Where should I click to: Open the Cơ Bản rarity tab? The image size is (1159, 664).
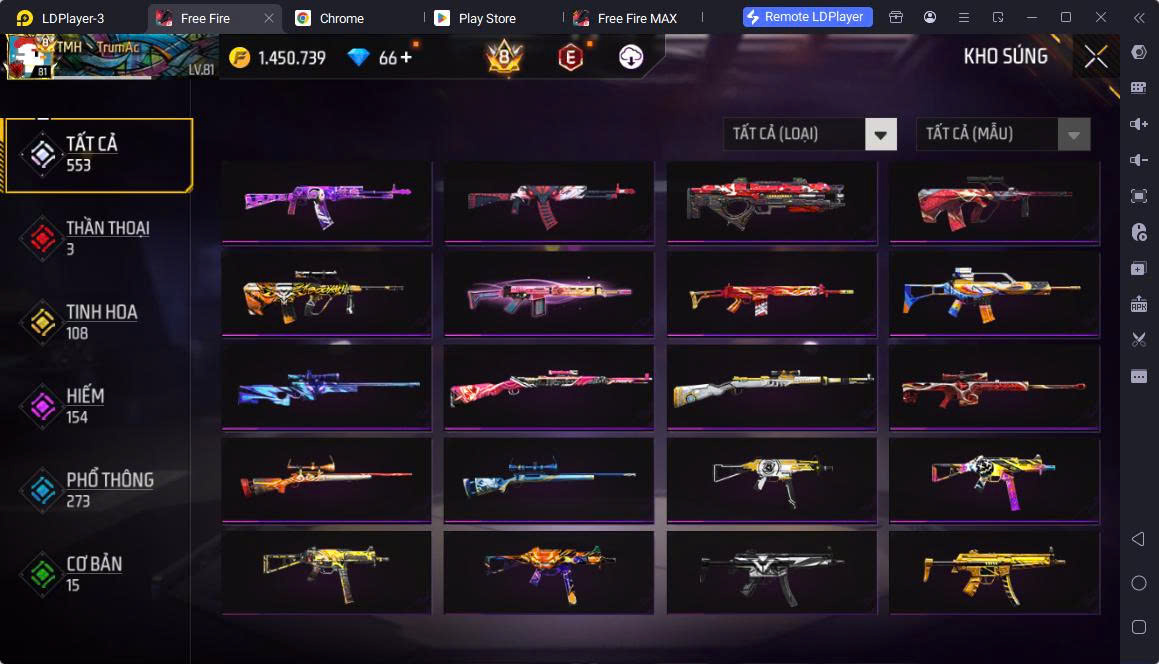click(x=98, y=573)
